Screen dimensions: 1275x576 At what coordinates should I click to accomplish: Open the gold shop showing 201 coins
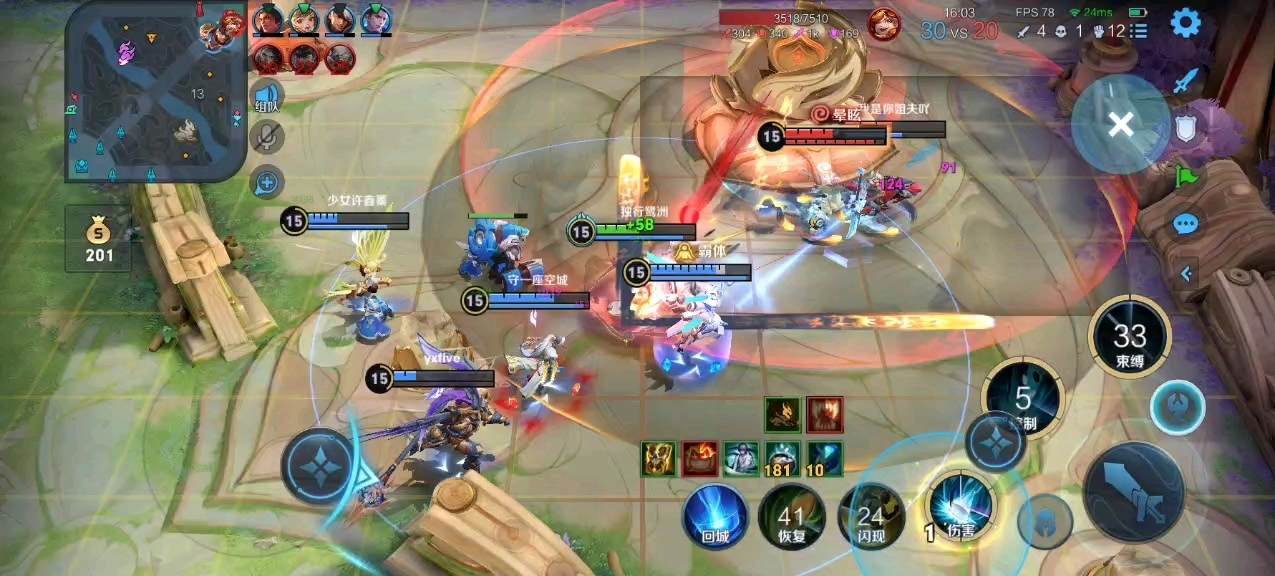point(98,239)
